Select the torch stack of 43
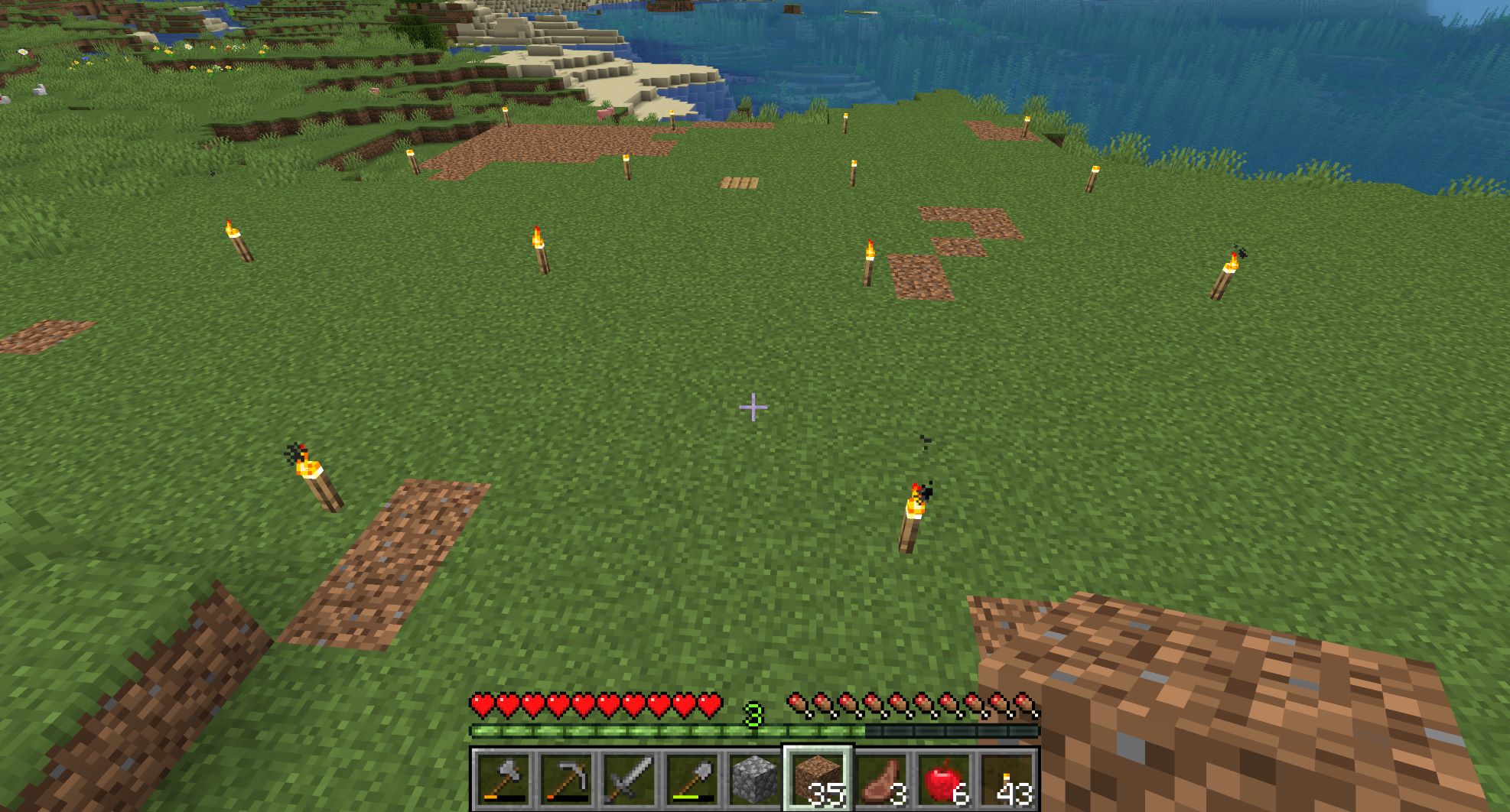The image size is (1510, 812). pyautogui.click(x=1006, y=779)
